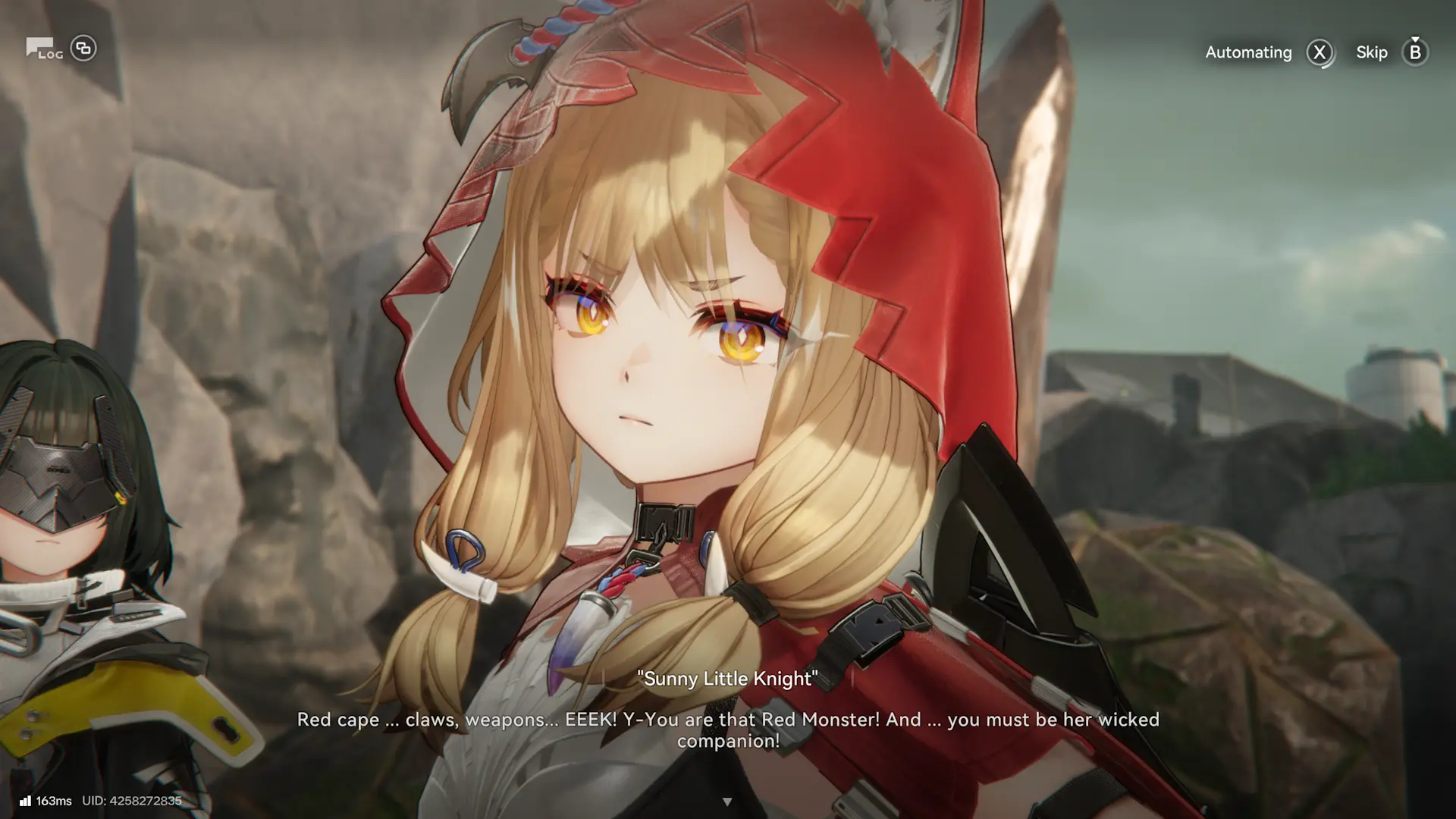The height and width of the screenshot is (819, 1456).
Task: Click the circular progress ring around X
Action: (x=1319, y=52)
